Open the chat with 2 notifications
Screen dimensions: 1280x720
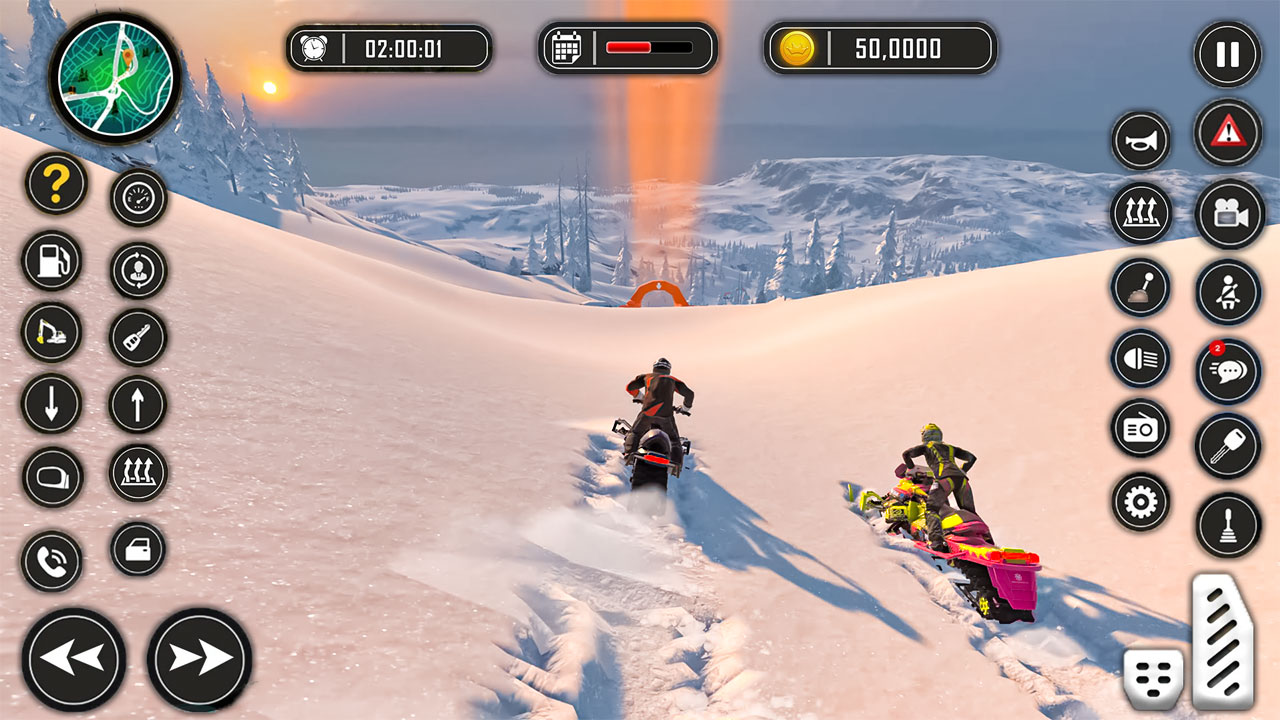pyautogui.click(x=1228, y=371)
